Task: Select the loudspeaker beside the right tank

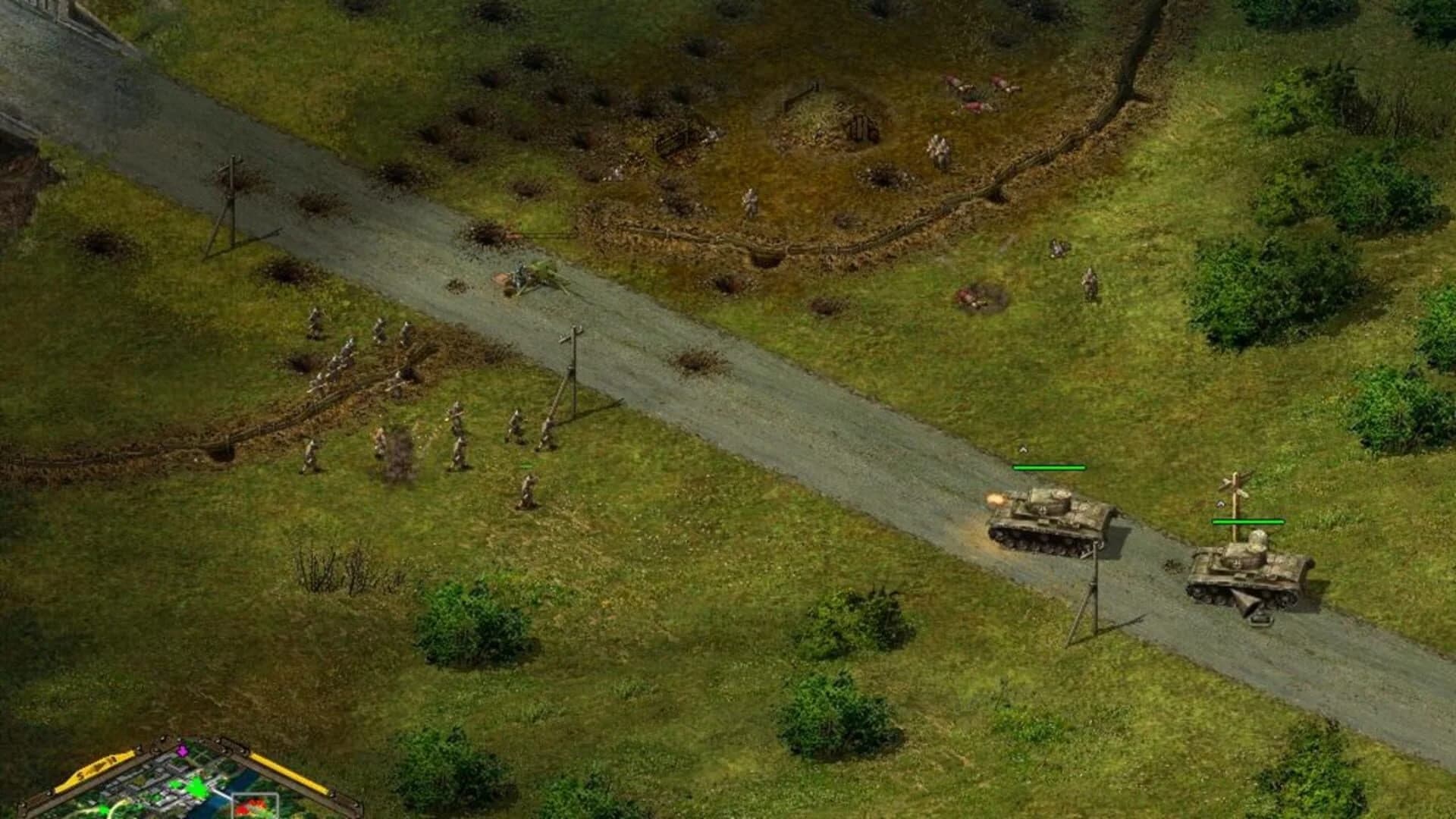Action: (1249, 607)
